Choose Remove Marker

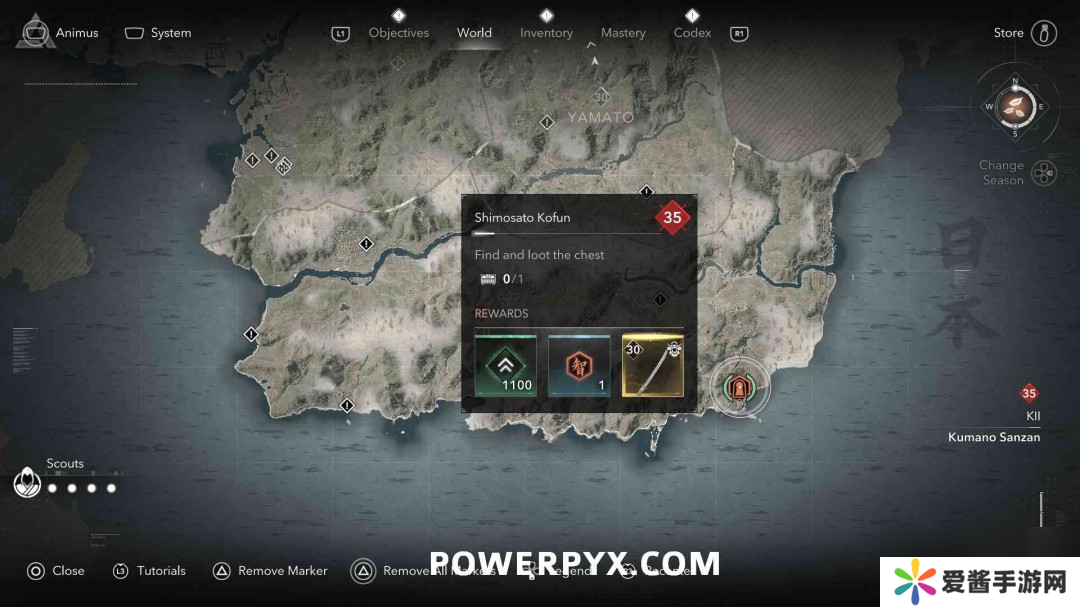coord(270,571)
